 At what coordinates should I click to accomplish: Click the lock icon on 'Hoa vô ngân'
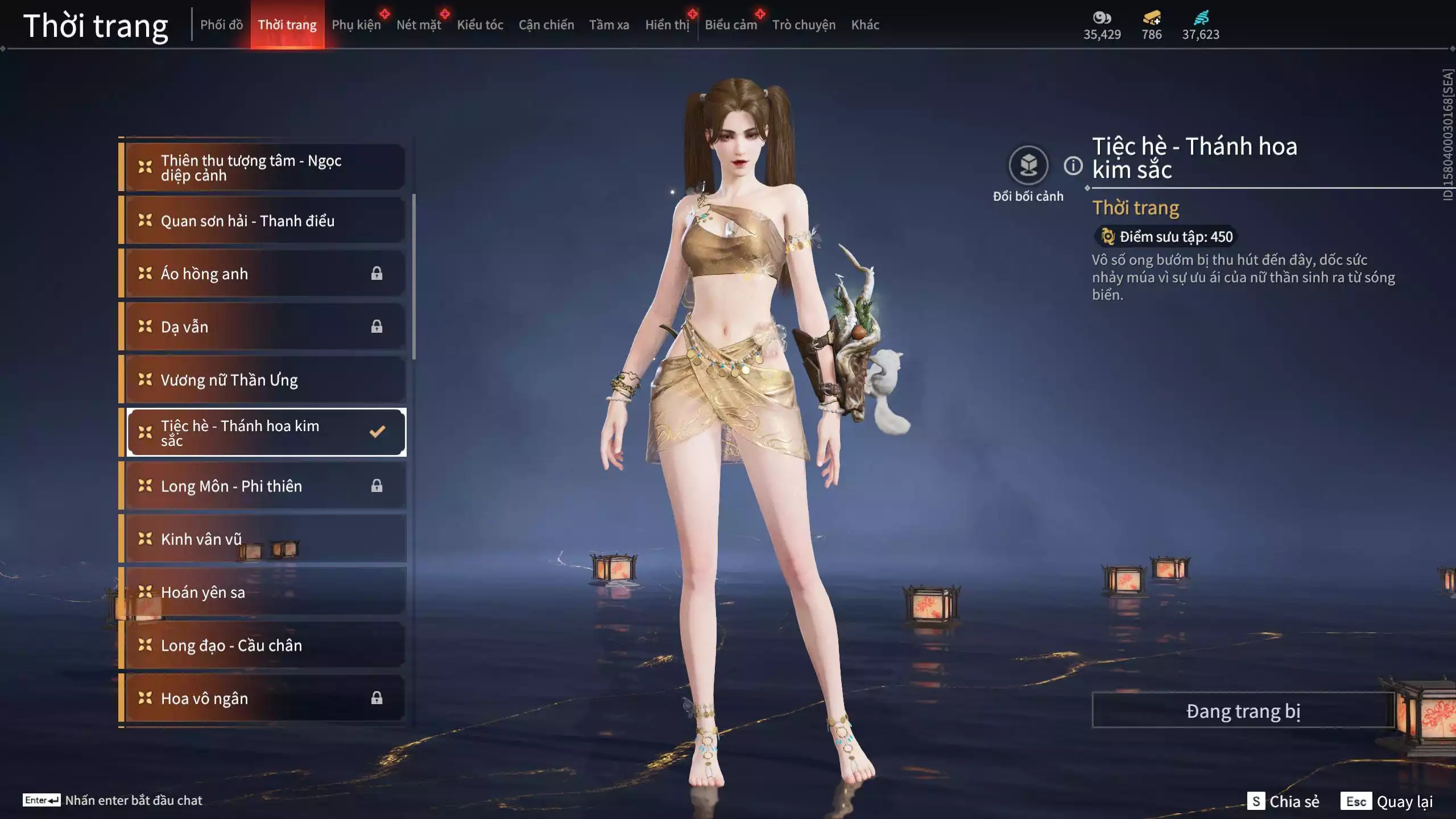coord(377,698)
